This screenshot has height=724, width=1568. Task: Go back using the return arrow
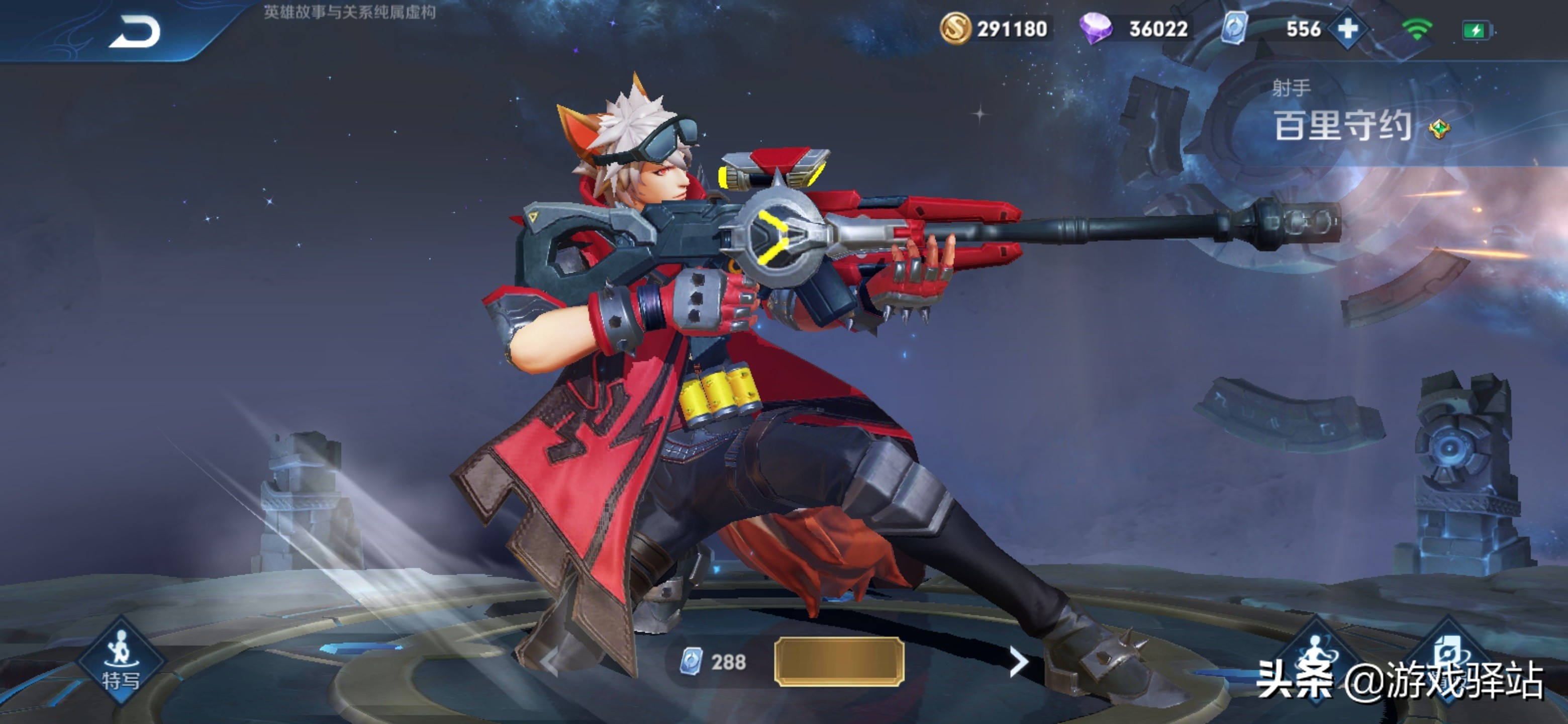tap(135, 32)
